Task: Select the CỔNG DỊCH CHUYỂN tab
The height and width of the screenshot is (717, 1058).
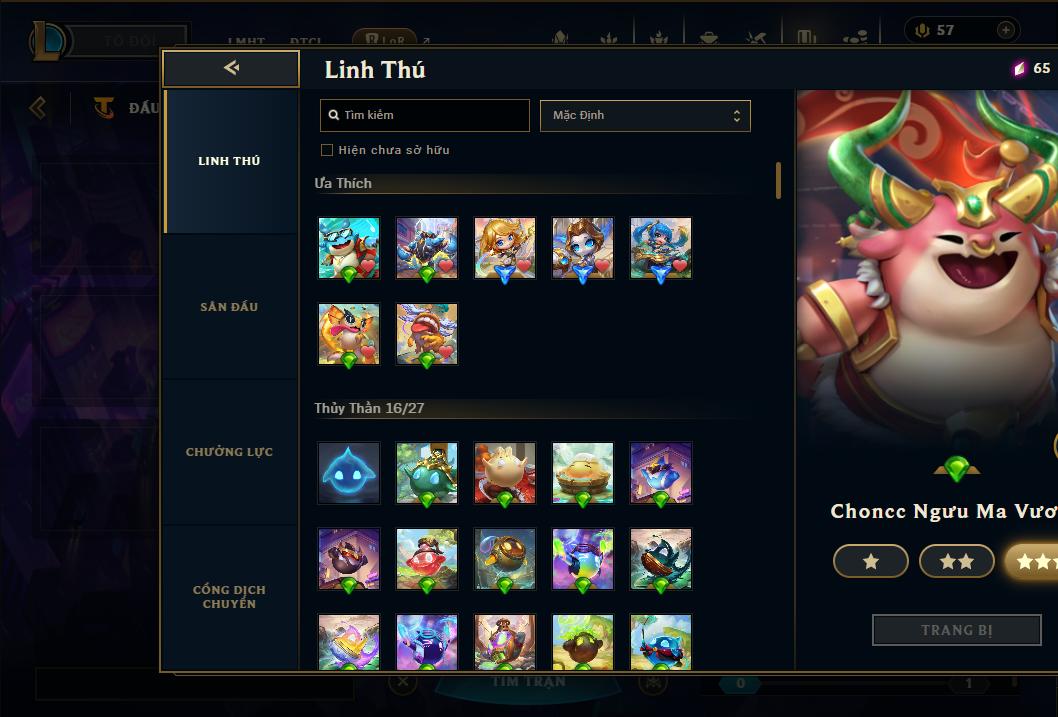Action: pos(229,596)
